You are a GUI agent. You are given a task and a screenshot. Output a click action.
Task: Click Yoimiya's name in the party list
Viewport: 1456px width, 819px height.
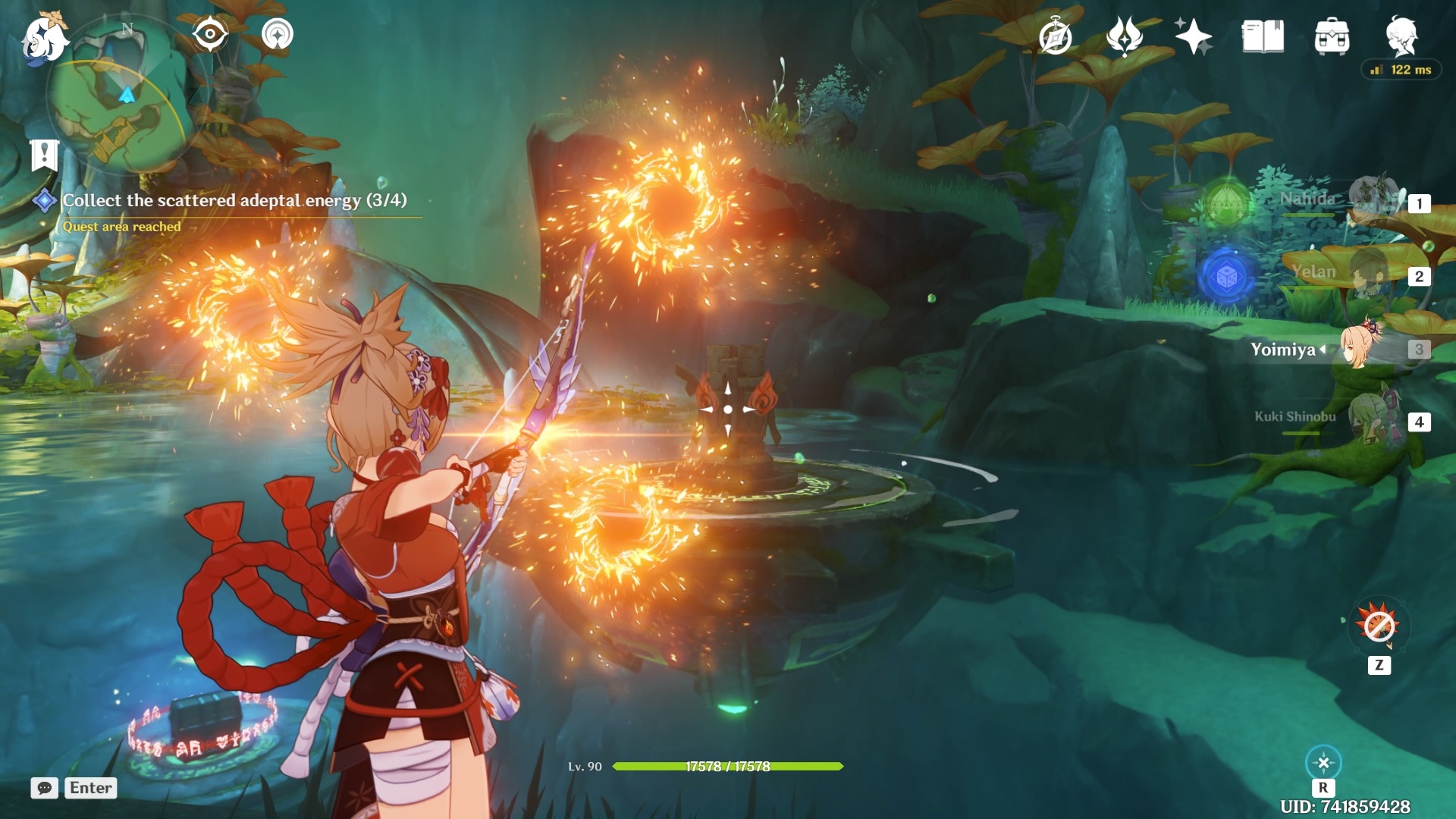(x=1285, y=350)
